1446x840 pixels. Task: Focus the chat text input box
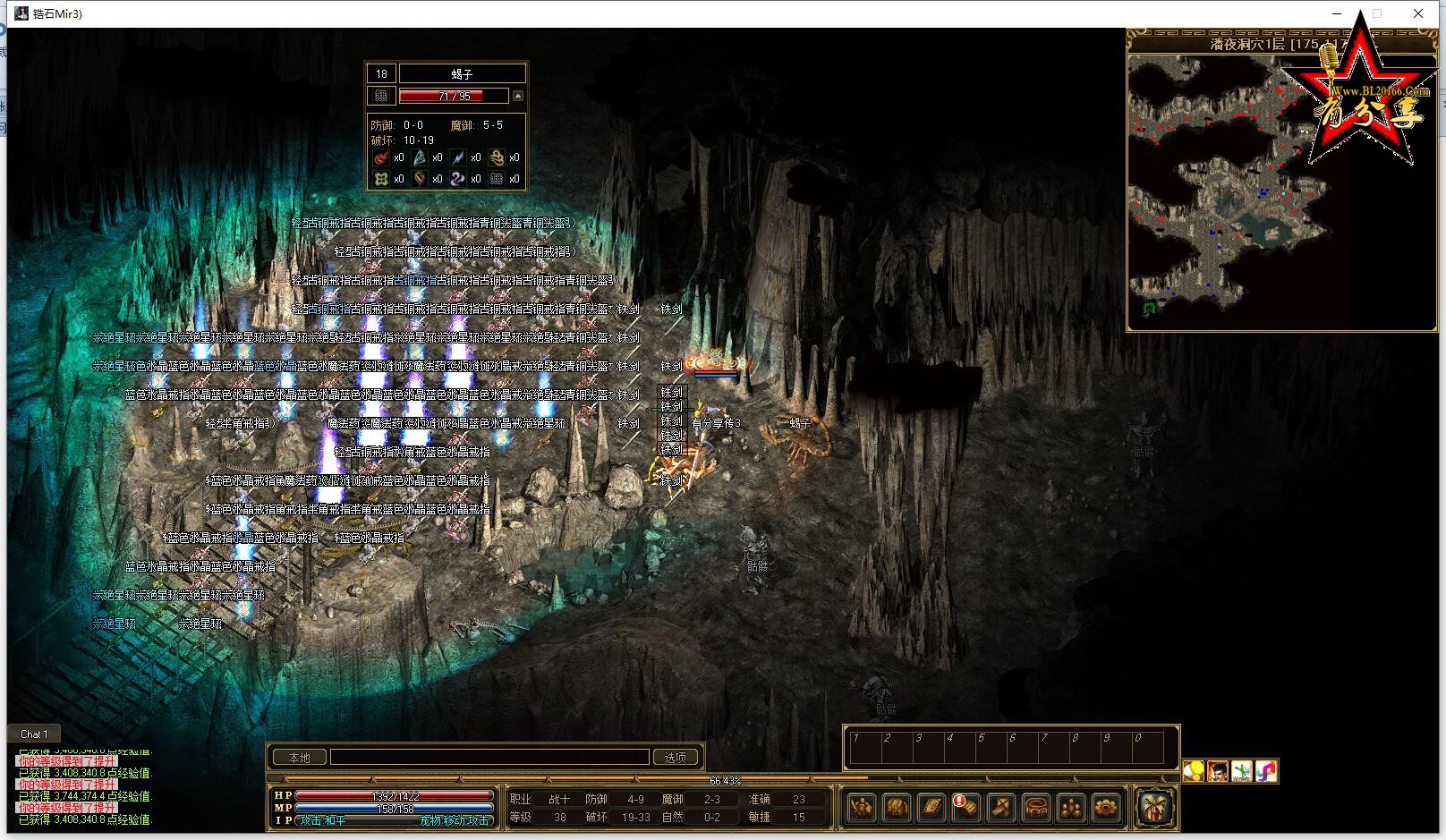[489, 758]
